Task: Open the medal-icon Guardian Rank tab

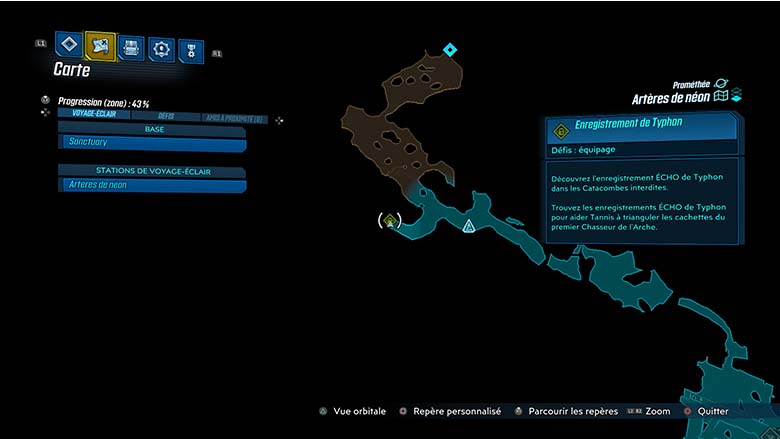Action: [x=190, y=51]
